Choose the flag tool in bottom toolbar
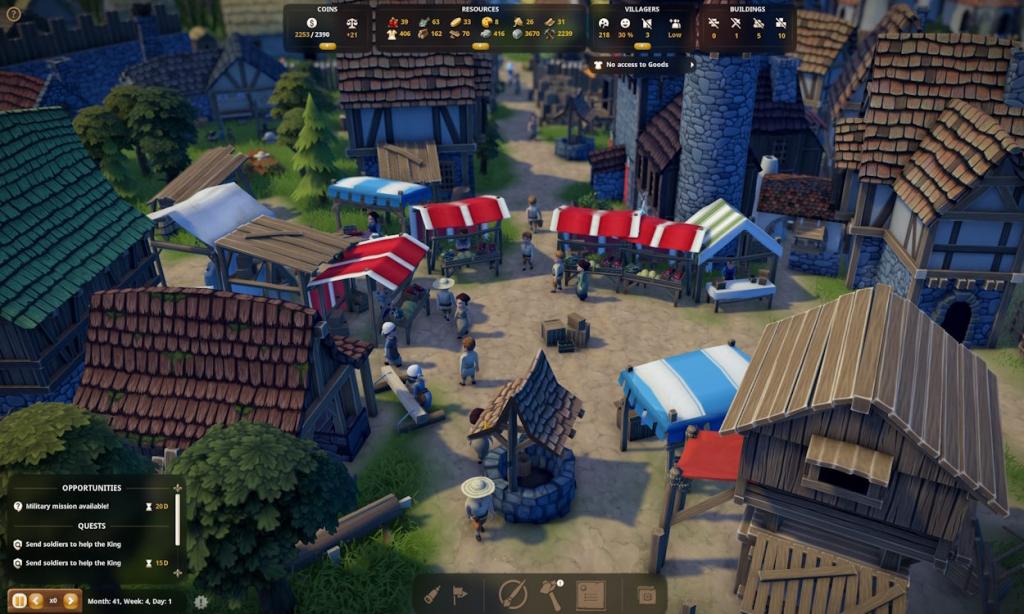This screenshot has height=614, width=1024. (460, 594)
